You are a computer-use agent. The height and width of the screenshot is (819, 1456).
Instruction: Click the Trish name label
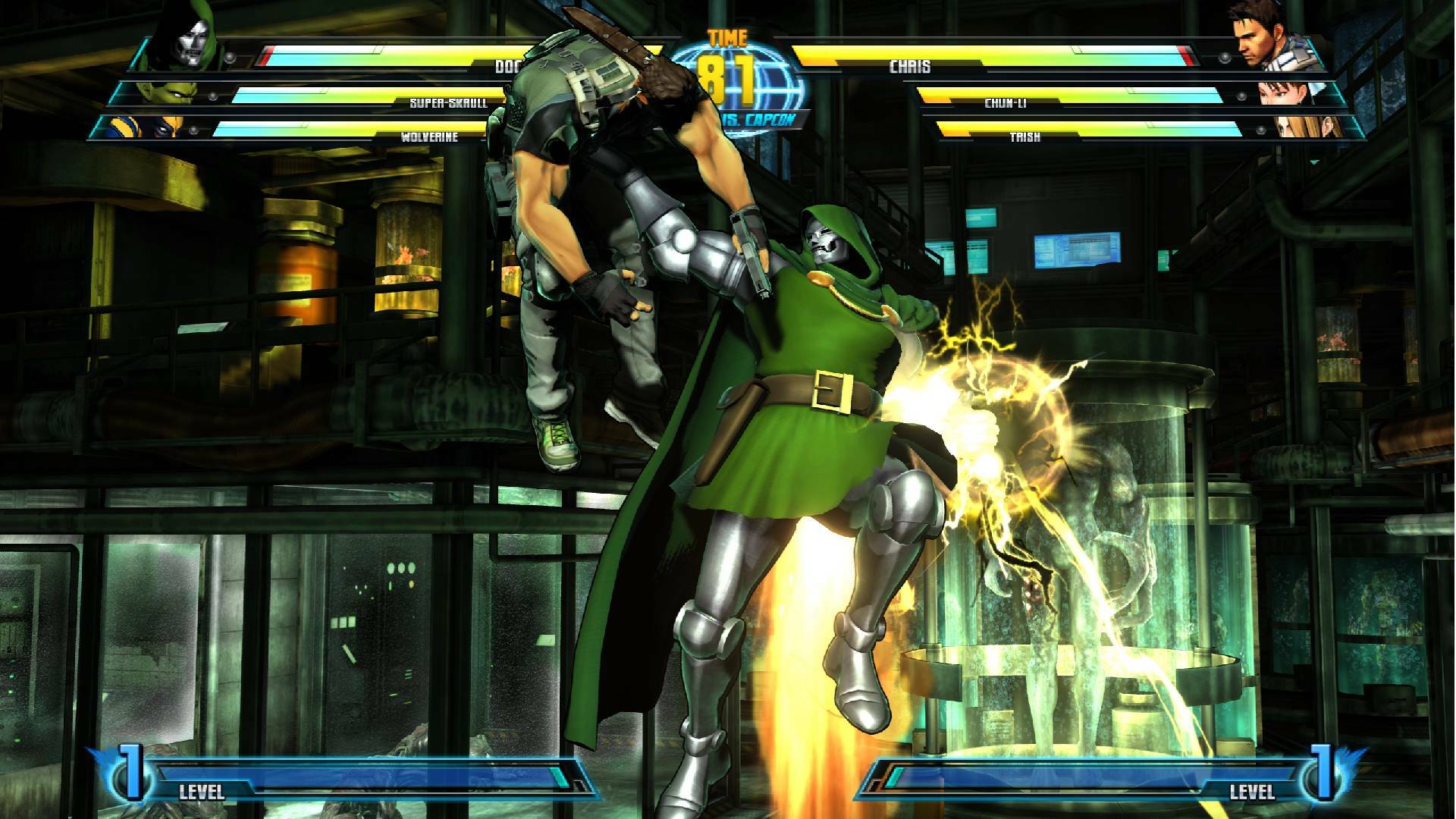click(1028, 138)
